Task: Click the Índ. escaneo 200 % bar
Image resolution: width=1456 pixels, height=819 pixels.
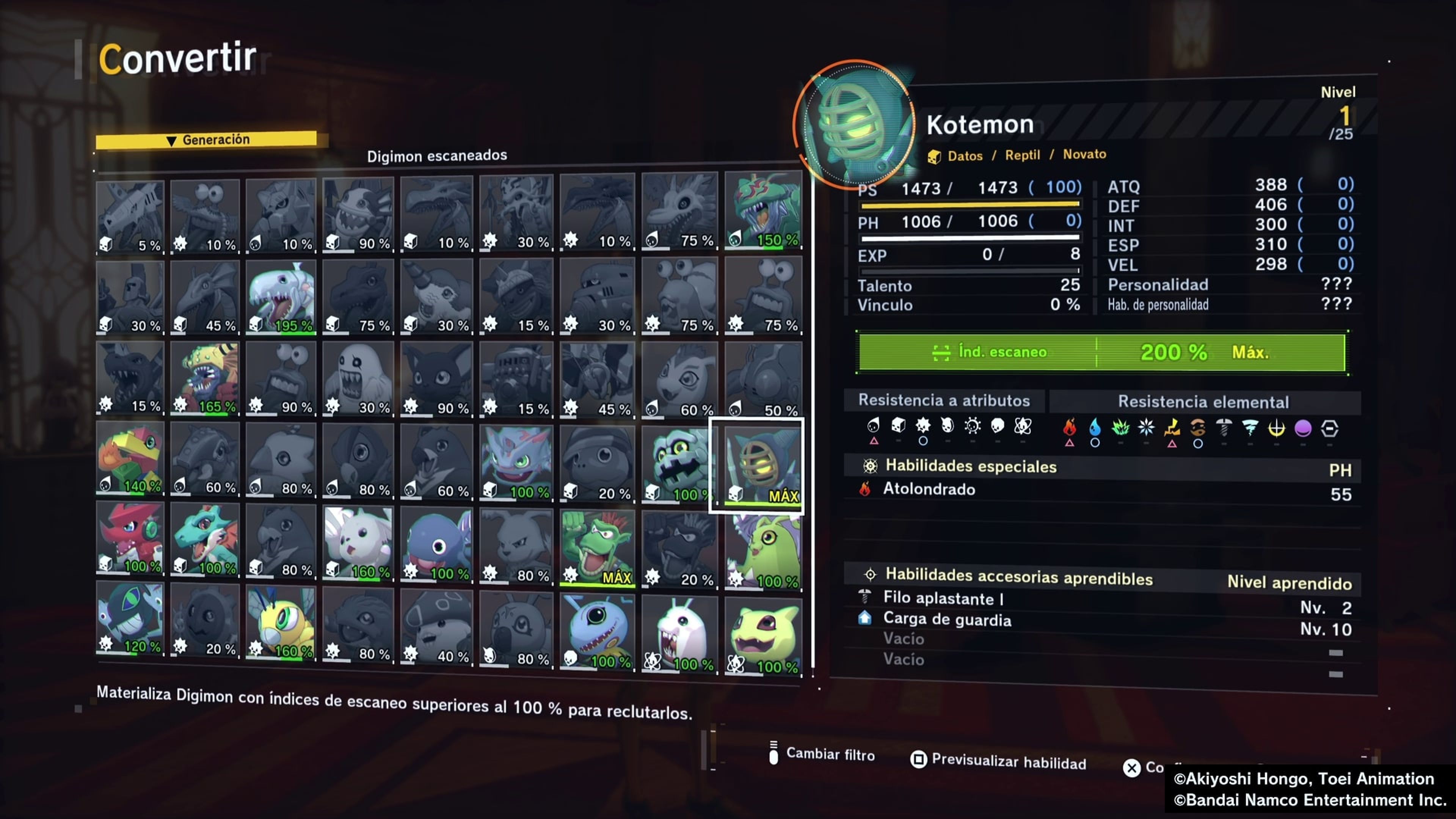Action: click(x=1101, y=352)
